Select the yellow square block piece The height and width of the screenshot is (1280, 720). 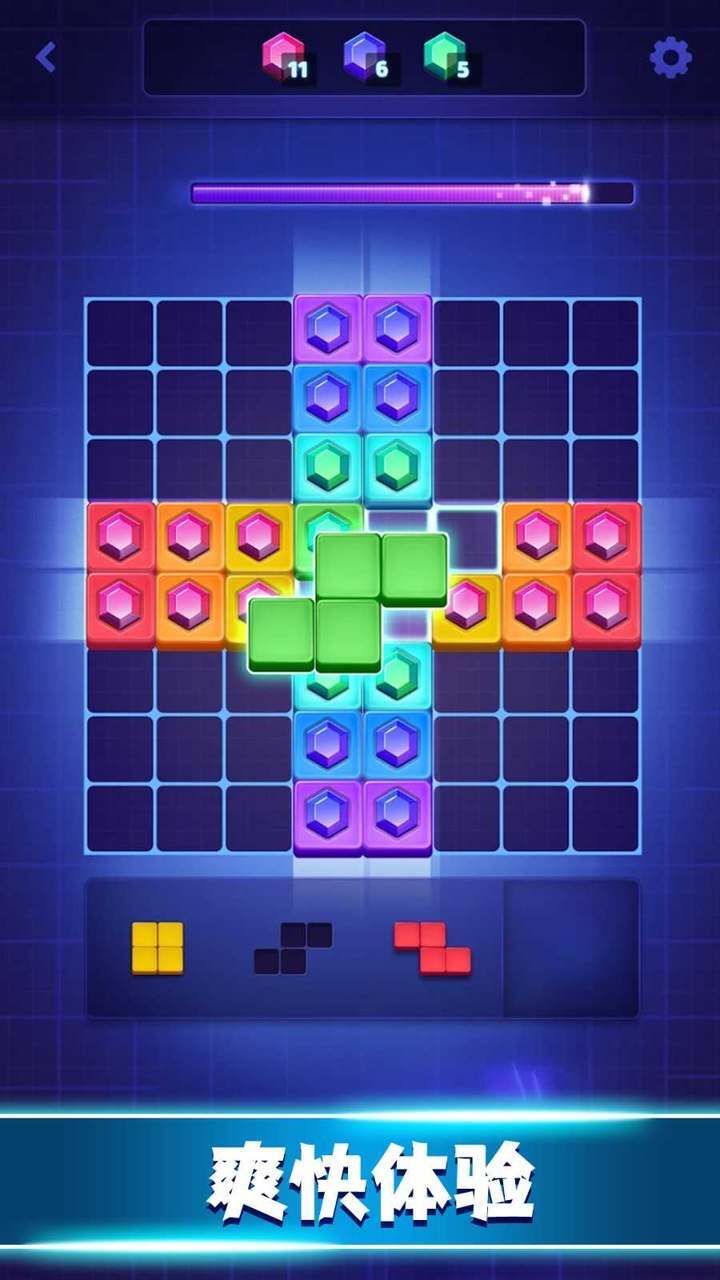click(158, 947)
